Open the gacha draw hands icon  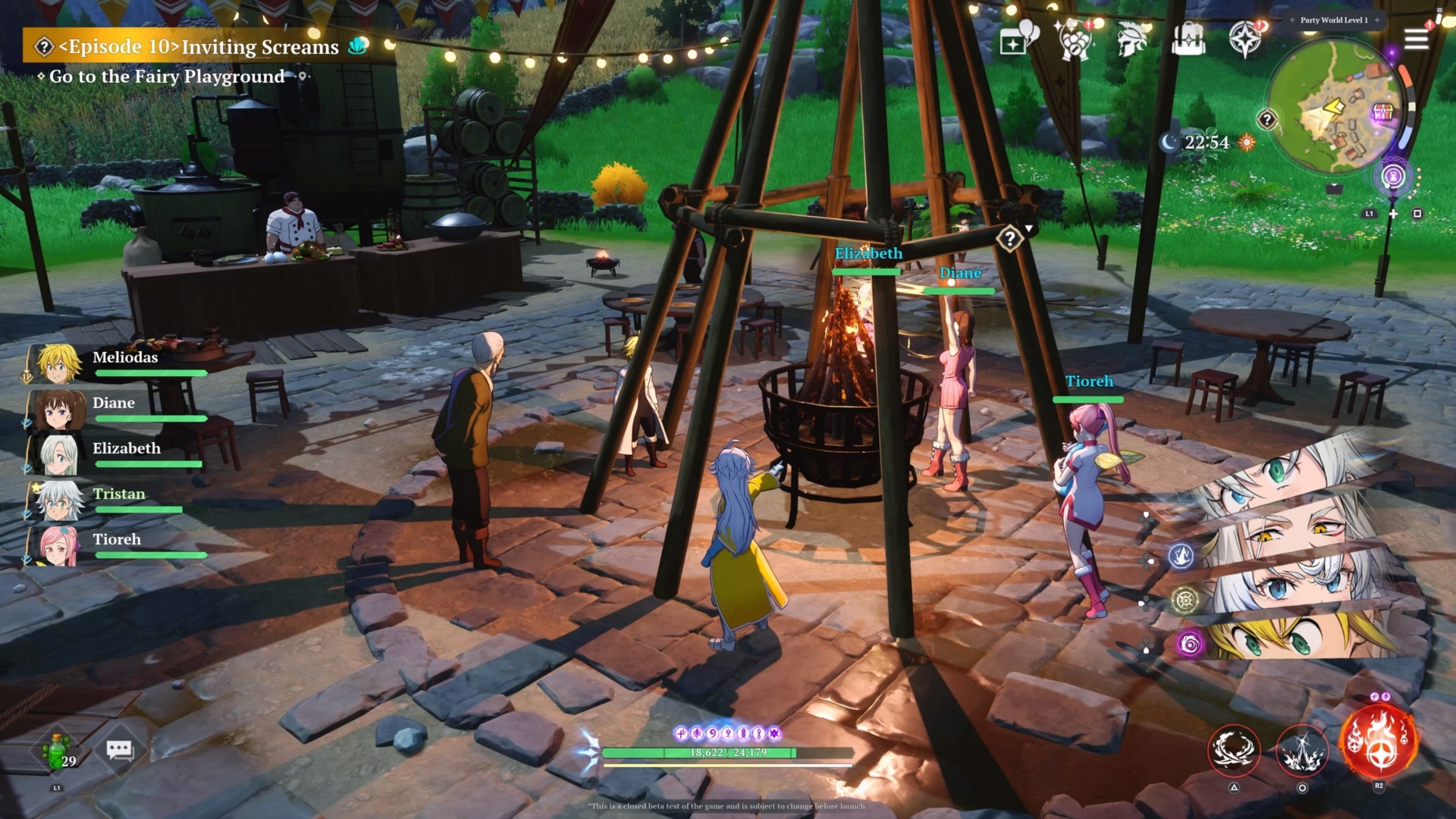click(x=1073, y=39)
